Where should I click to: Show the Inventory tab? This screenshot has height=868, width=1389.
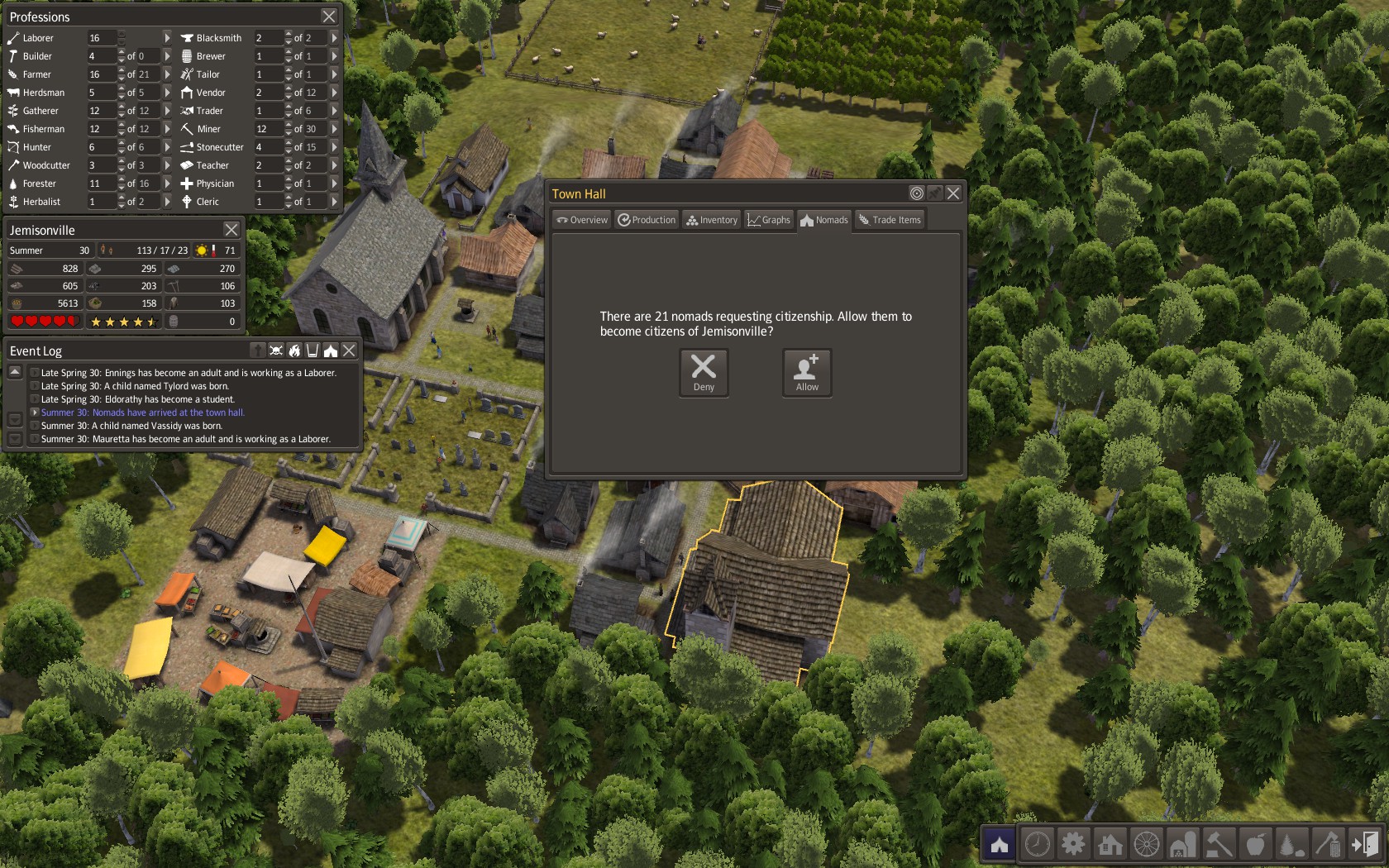(712, 220)
